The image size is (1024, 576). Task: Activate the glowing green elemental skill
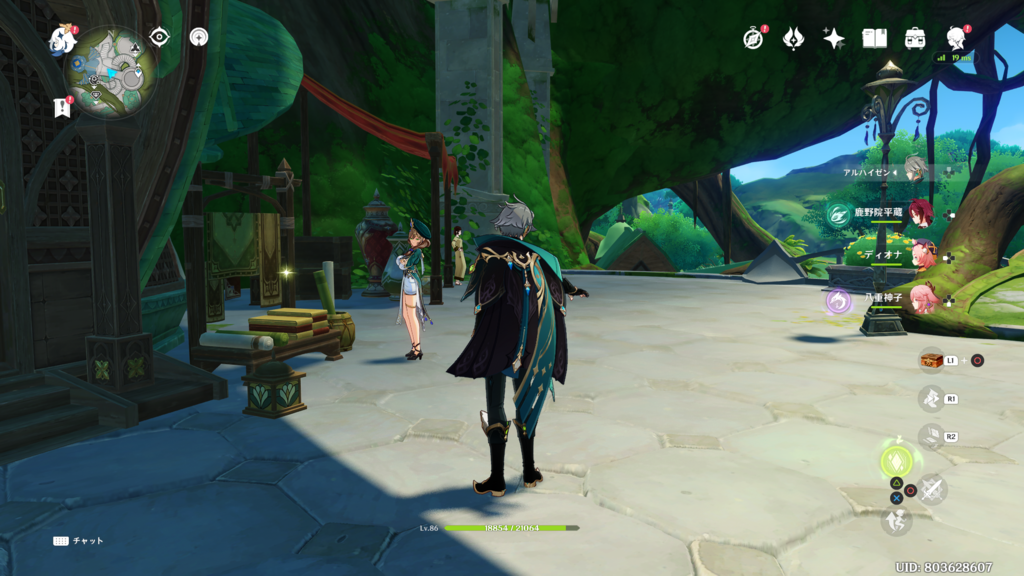pos(896,461)
